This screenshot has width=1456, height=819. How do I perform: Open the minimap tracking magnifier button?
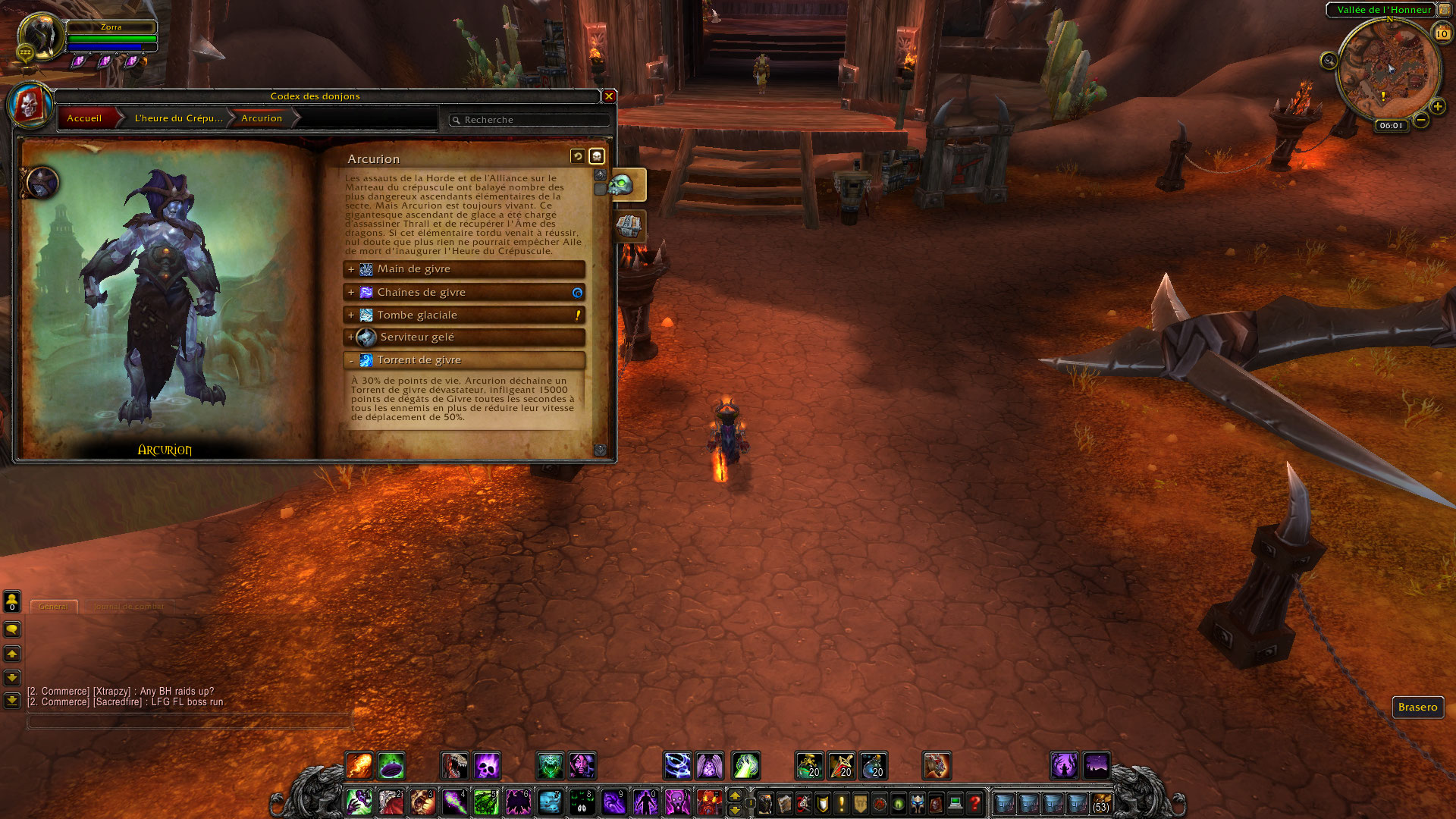pyautogui.click(x=1329, y=61)
